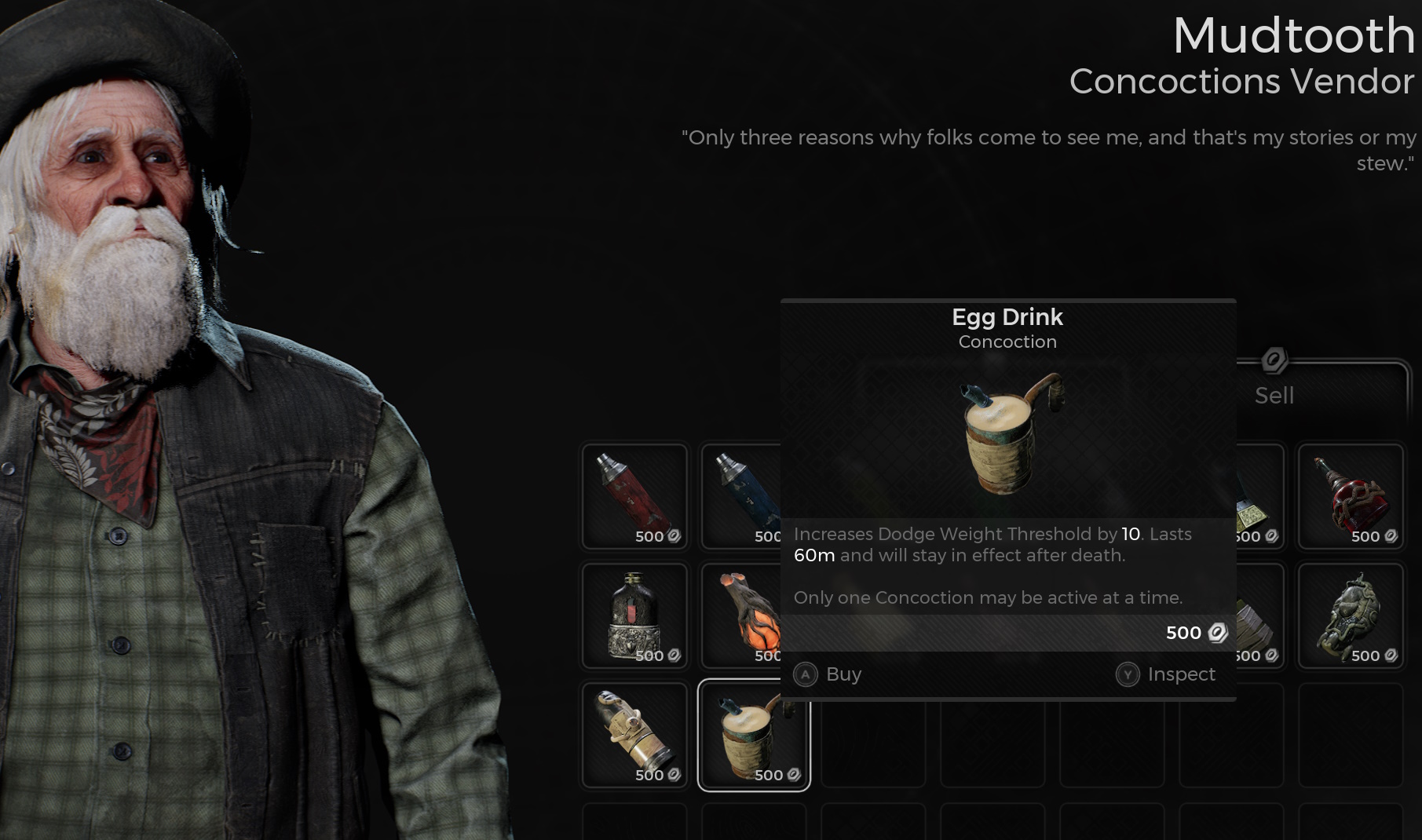The width and height of the screenshot is (1422, 840).
Task: Select the red canister concoction slot
Action: coord(634,496)
